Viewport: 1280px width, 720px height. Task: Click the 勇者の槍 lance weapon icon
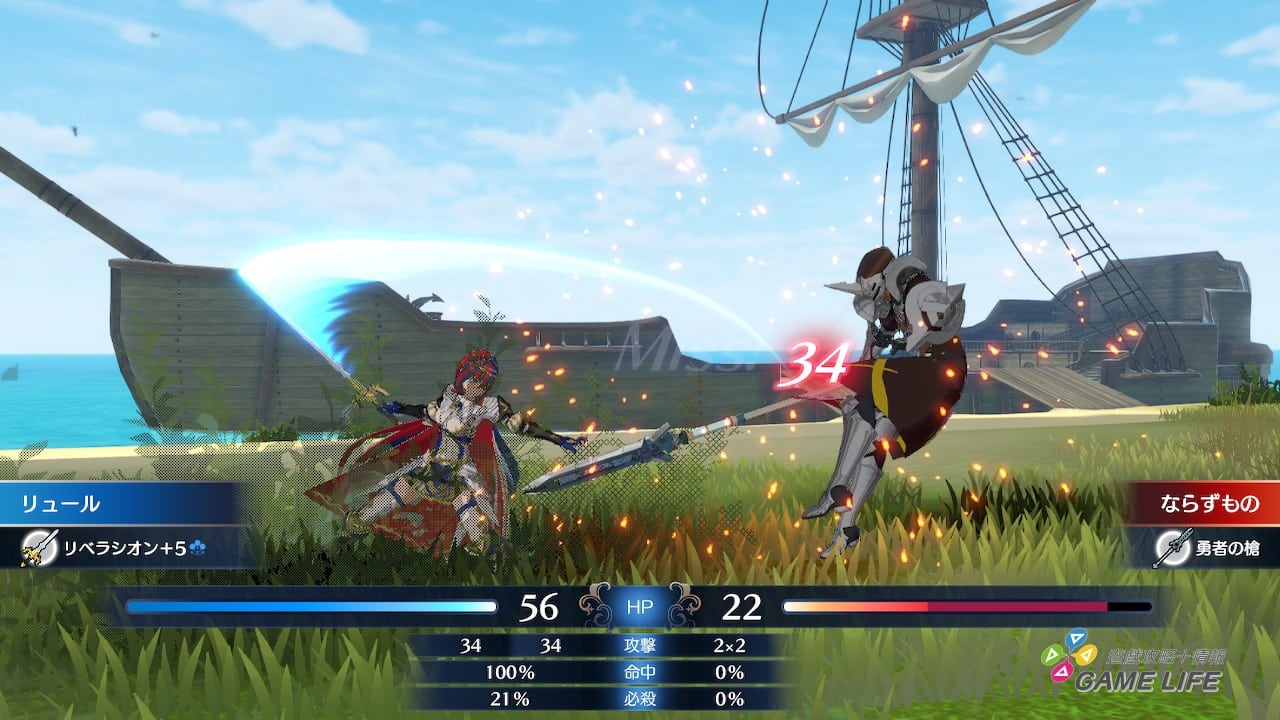coord(1172,547)
